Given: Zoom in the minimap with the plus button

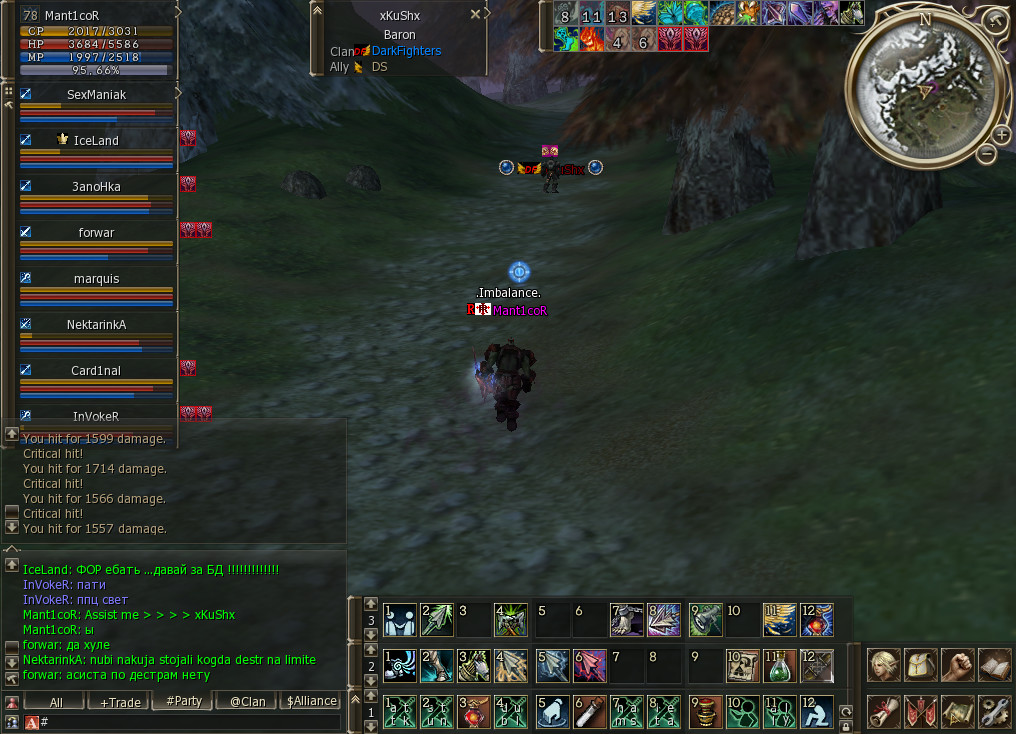Looking at the screenshot, I should [1002, 135].
